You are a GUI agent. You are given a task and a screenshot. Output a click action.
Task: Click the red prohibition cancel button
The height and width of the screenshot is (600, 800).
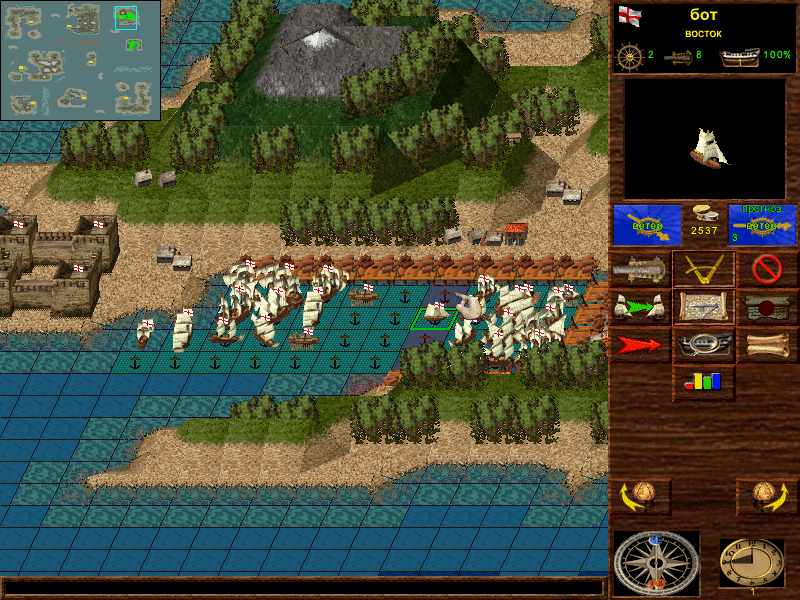[x=766, y=269]
